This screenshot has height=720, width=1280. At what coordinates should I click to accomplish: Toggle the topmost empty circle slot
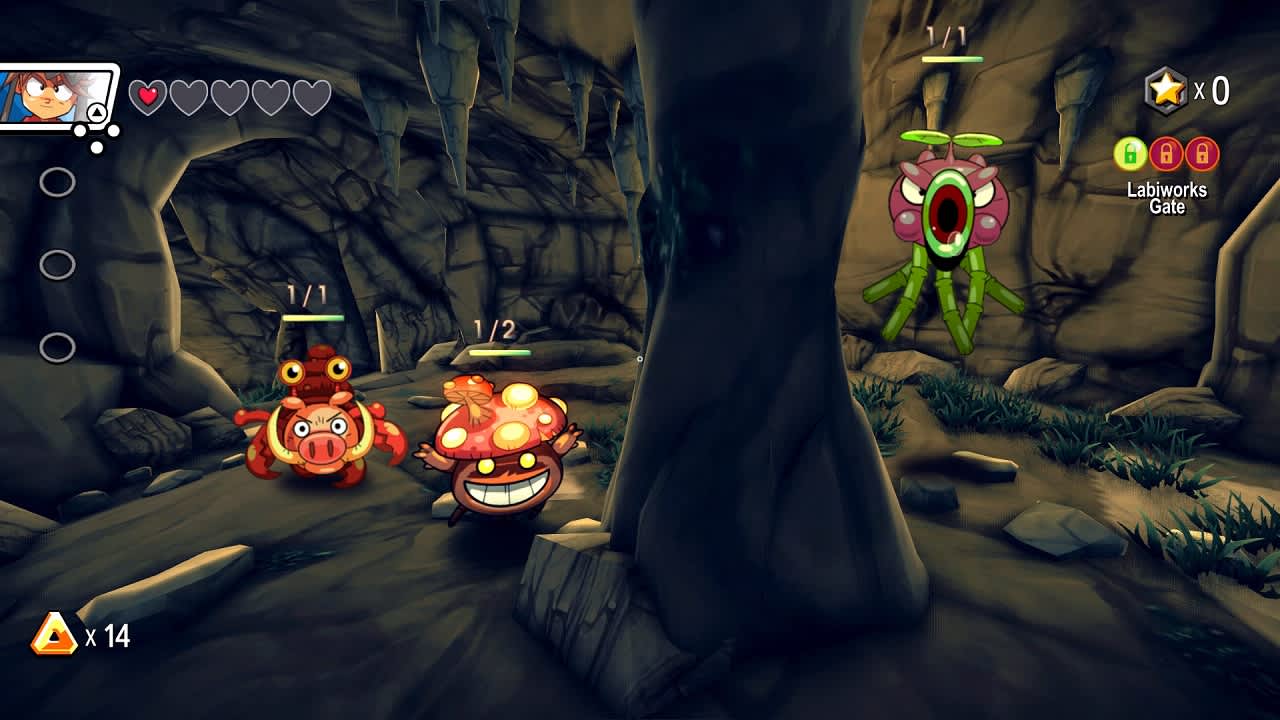(60, 181)
